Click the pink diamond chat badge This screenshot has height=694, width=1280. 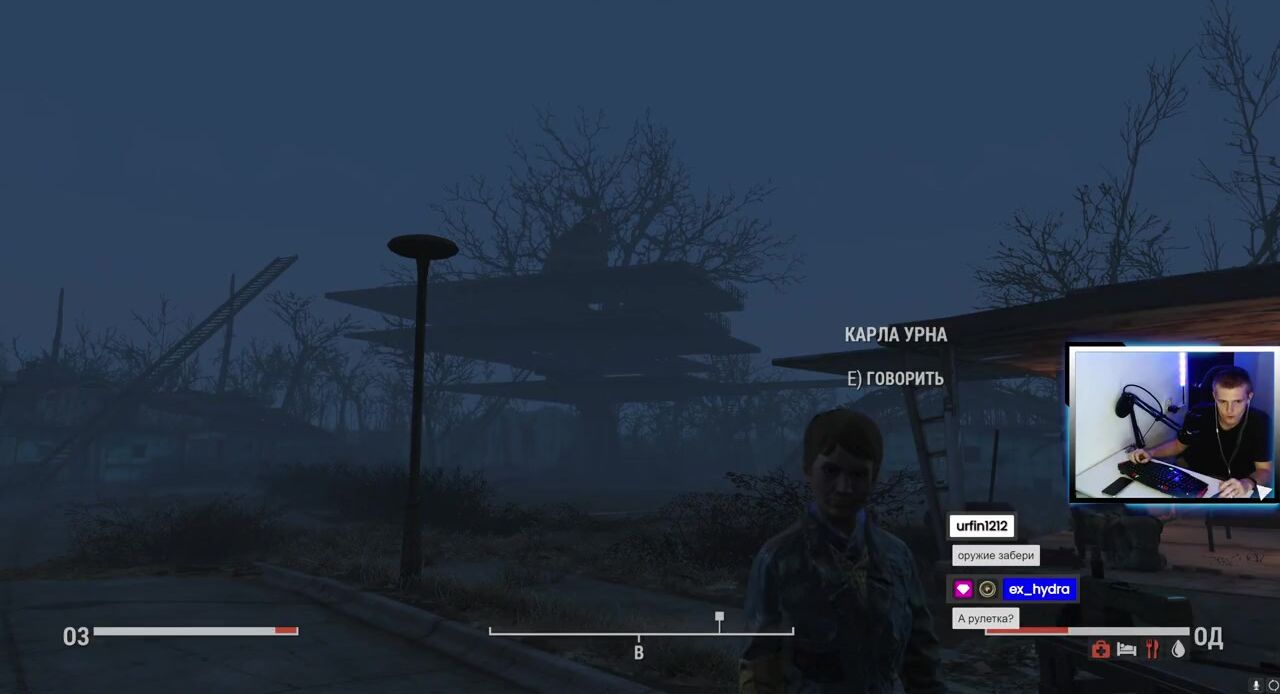point(963,589)
